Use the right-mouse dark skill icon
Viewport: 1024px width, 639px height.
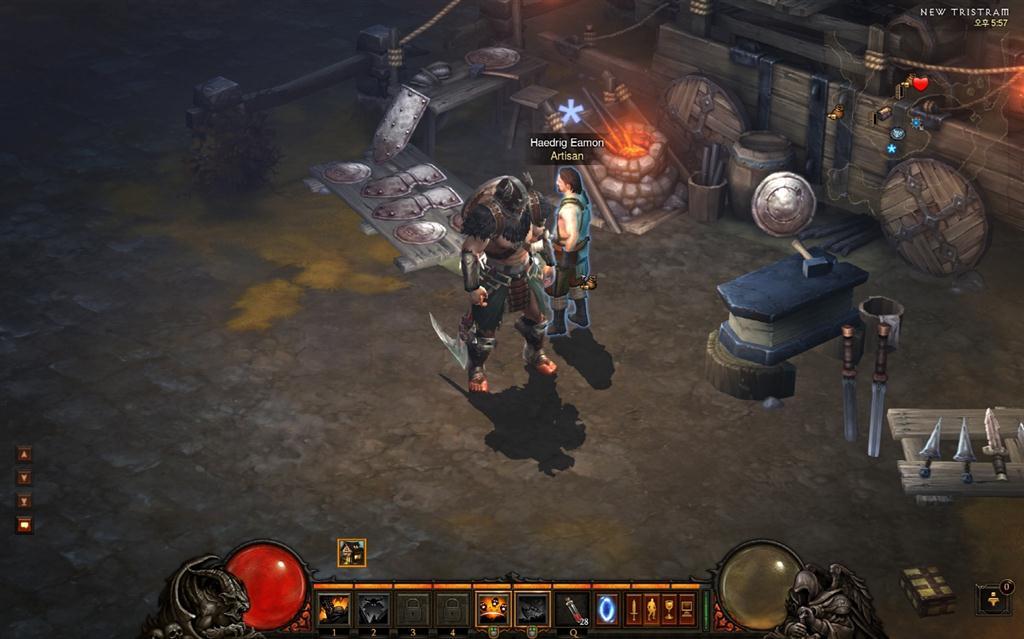tap(532, 608)
